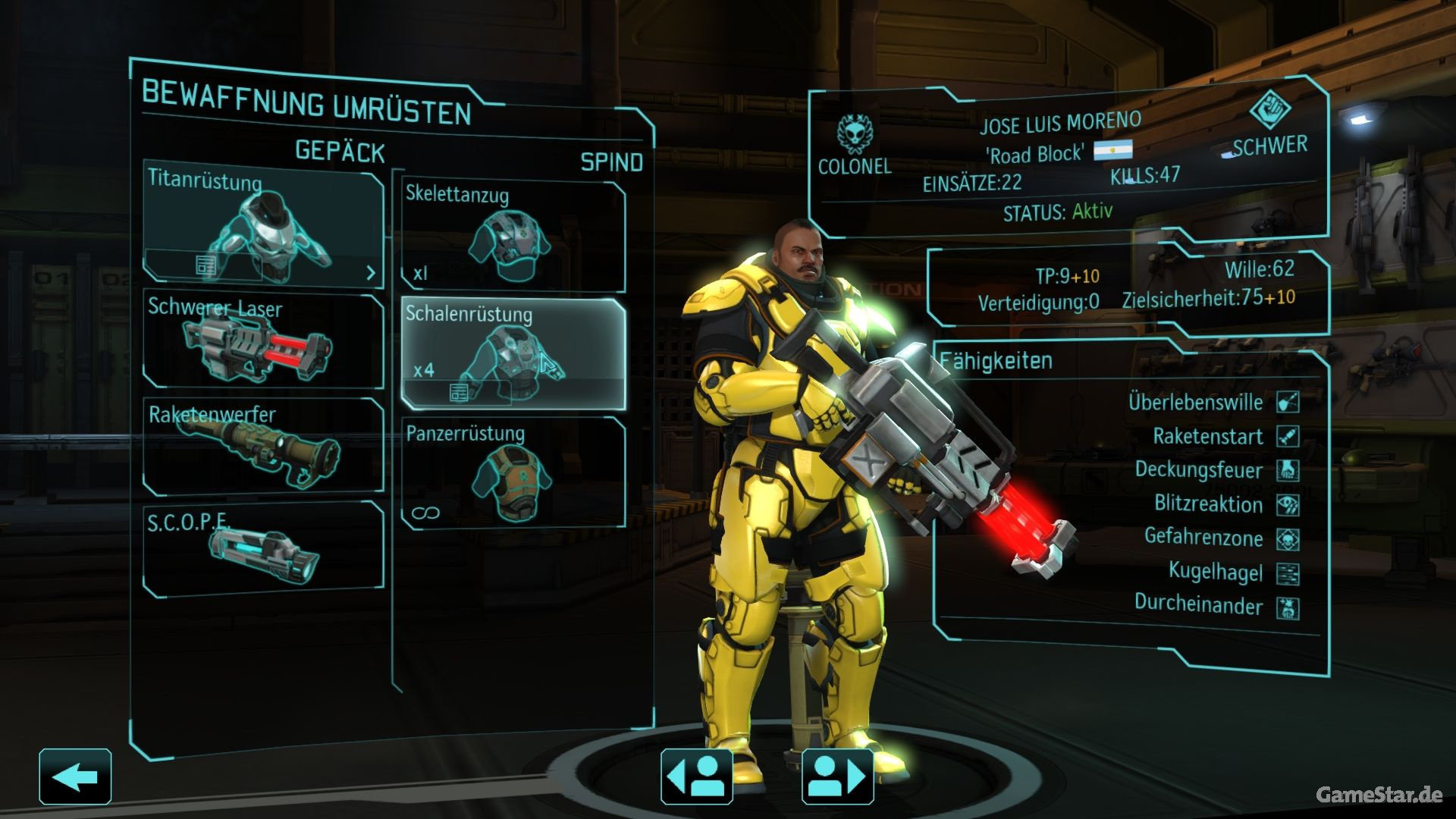Image resolution: width=1456 pixels, height=819 pixels.
Task: View the Gefahrenzone ability icon
Action: [x=1288, y=539]
